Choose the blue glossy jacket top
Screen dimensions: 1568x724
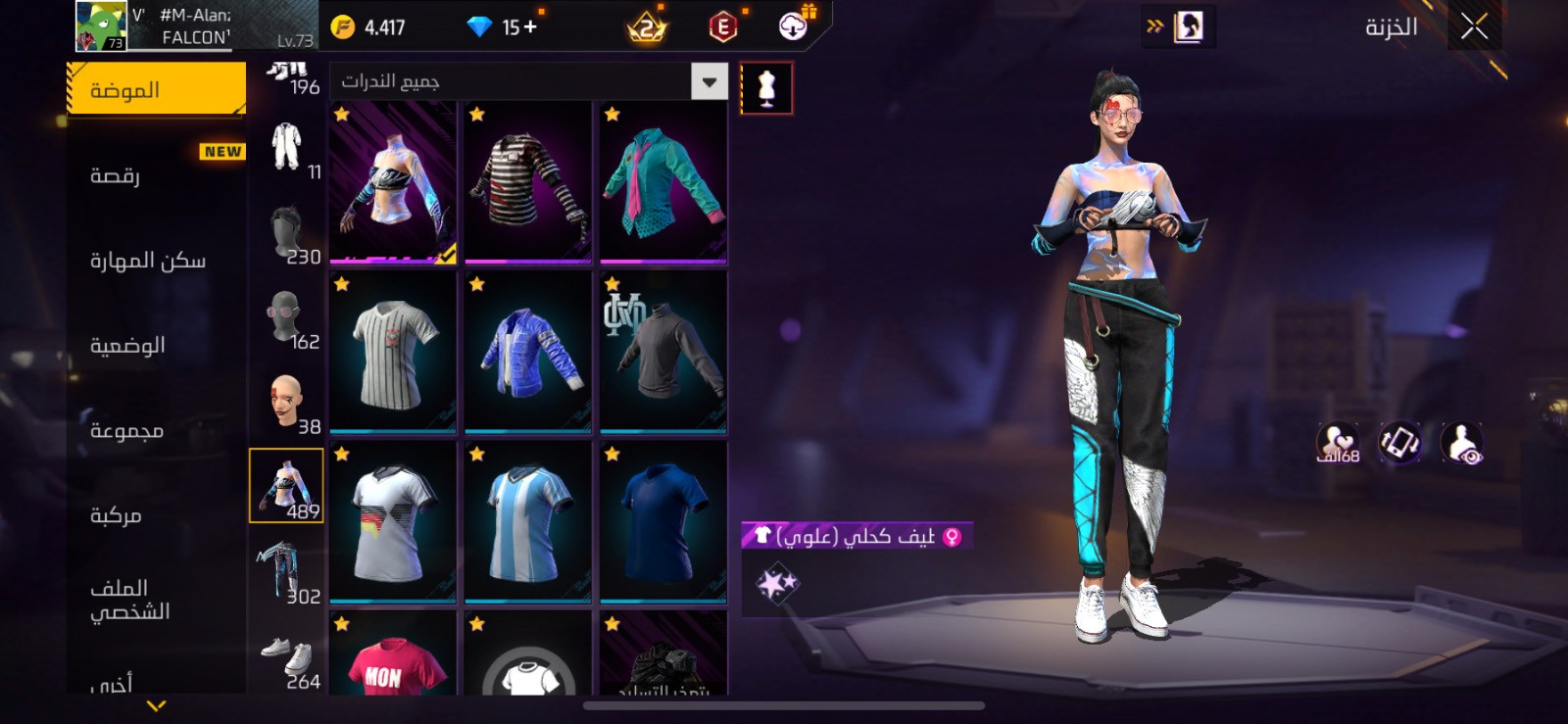click(x=527, y=353)
